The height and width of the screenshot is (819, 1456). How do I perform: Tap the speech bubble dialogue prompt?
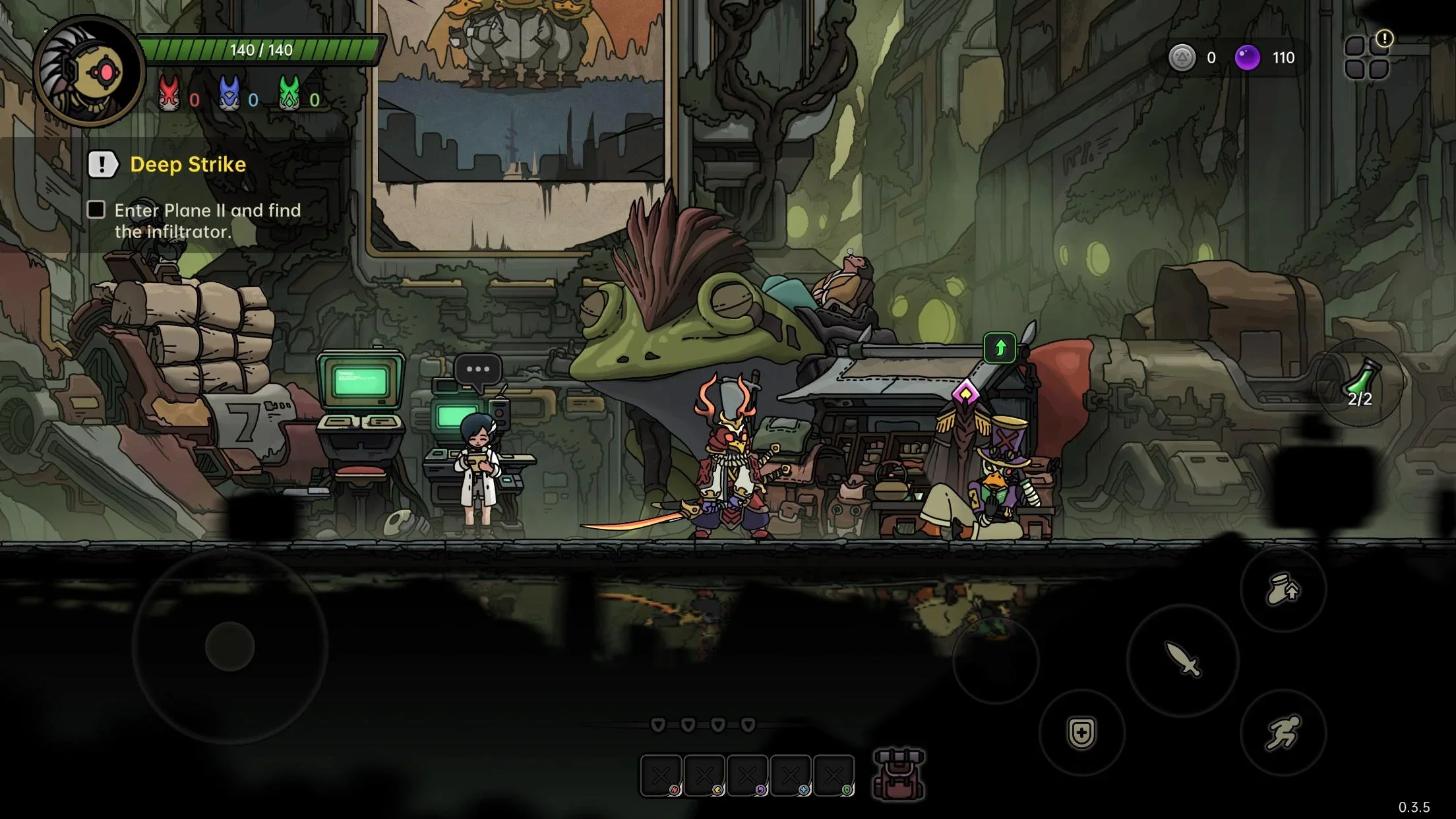478,369
